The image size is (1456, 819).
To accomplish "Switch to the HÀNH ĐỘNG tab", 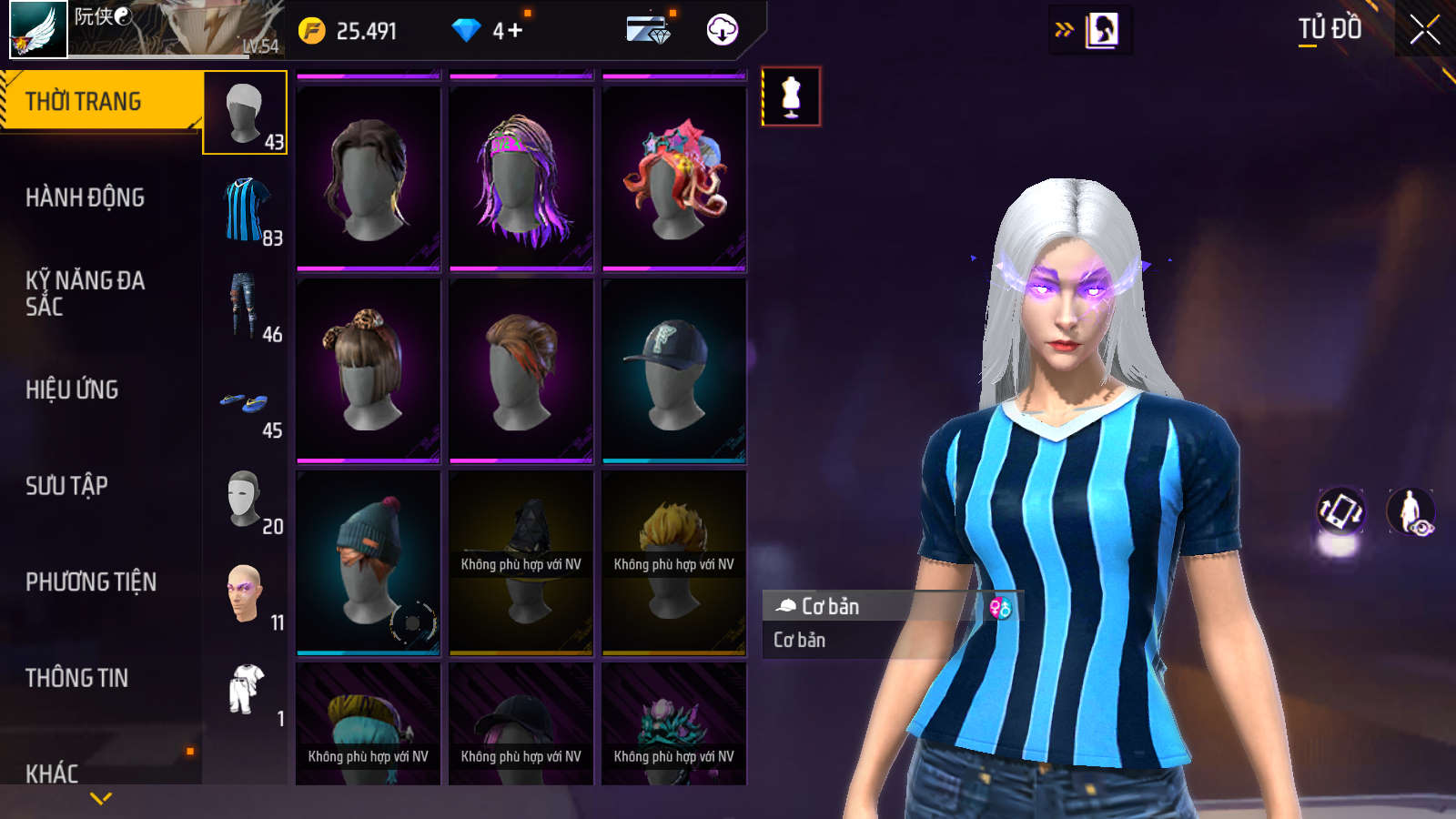I will pyautogui.click(x=85, y=197).
